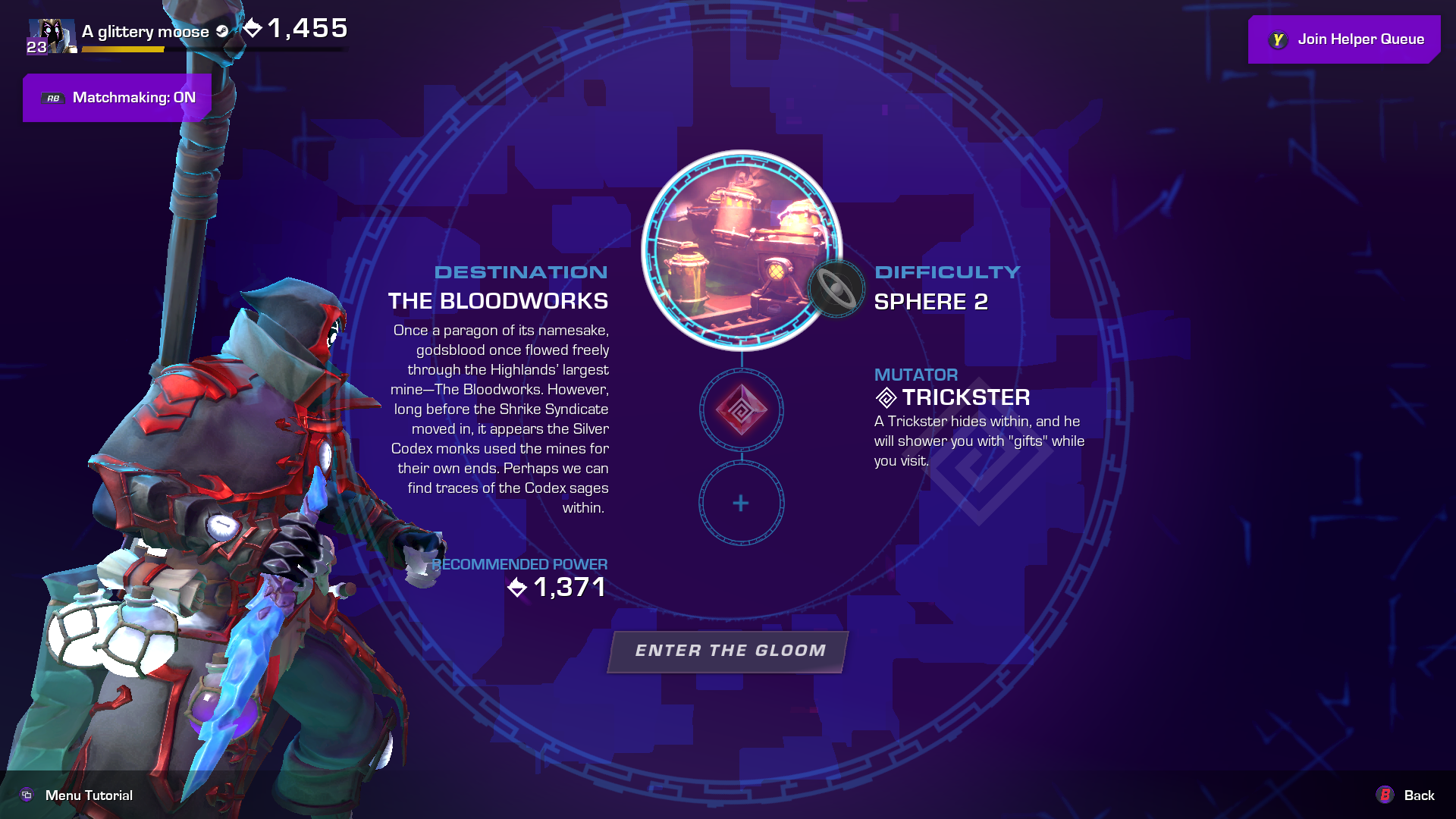Click the SPHERE 2 difficulty label
1456x819 pixels.
tap(931, 302)
